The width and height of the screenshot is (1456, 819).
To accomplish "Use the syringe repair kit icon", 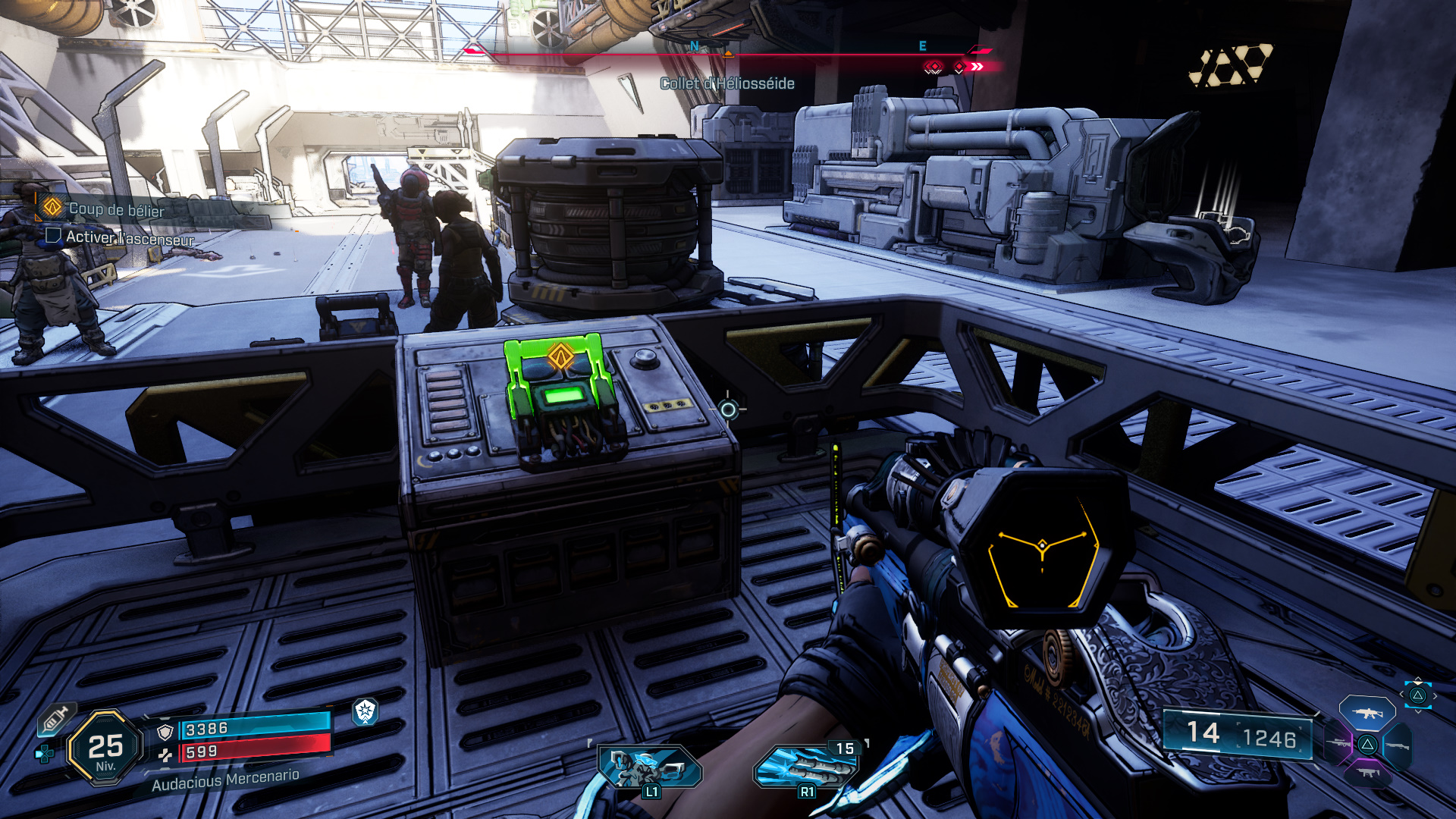I will [56, 718].
